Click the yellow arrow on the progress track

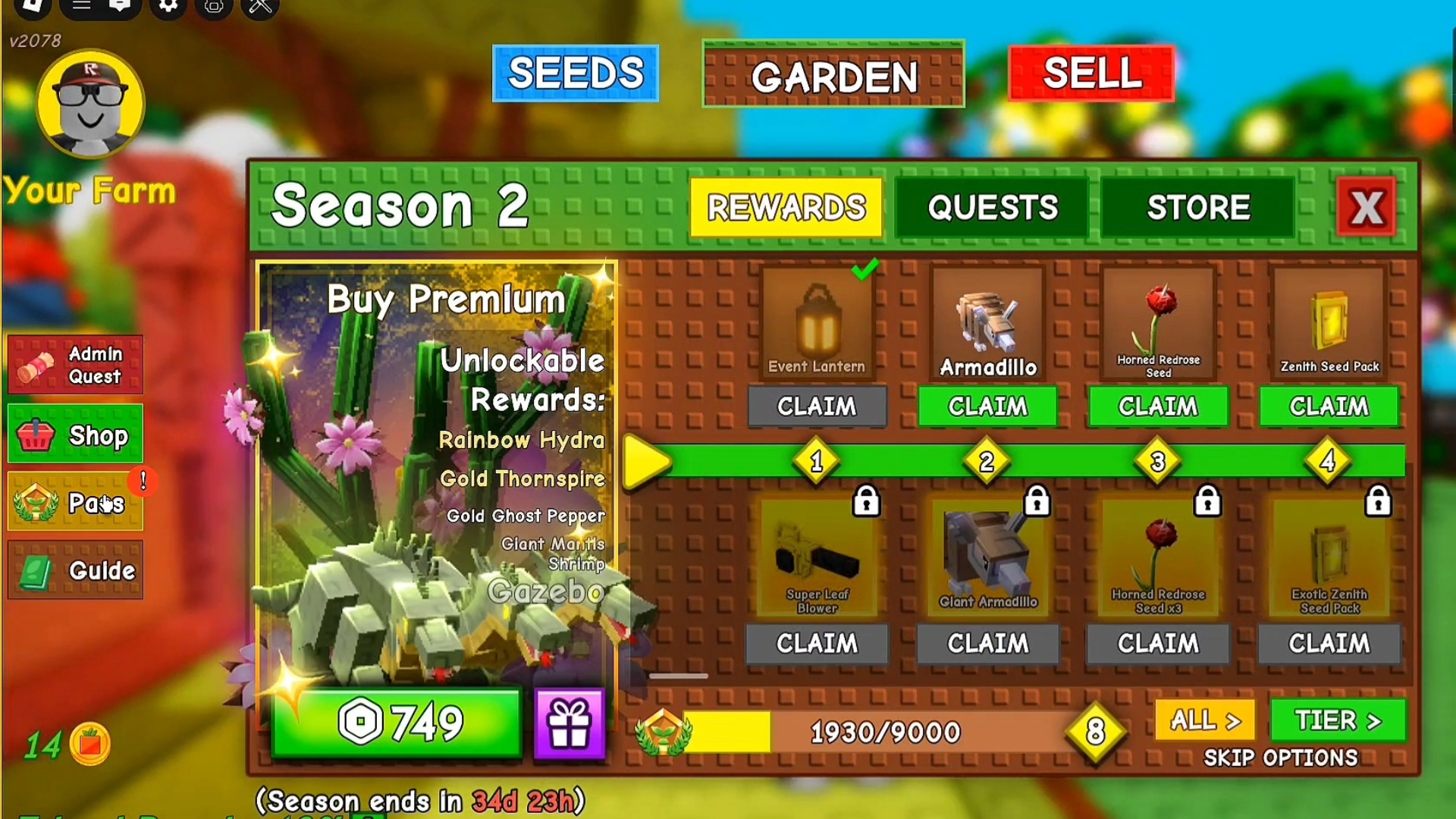point(645,461)
